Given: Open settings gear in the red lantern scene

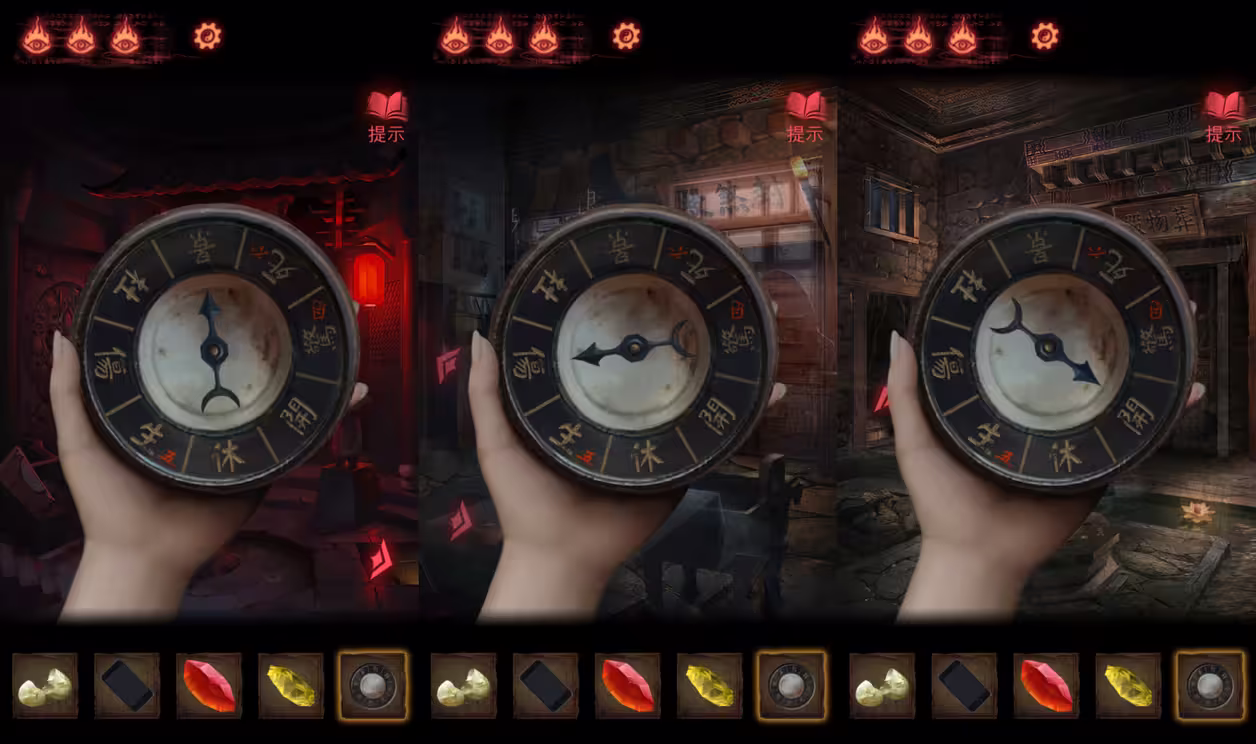Looking at the screenshot, I should 208,36.
